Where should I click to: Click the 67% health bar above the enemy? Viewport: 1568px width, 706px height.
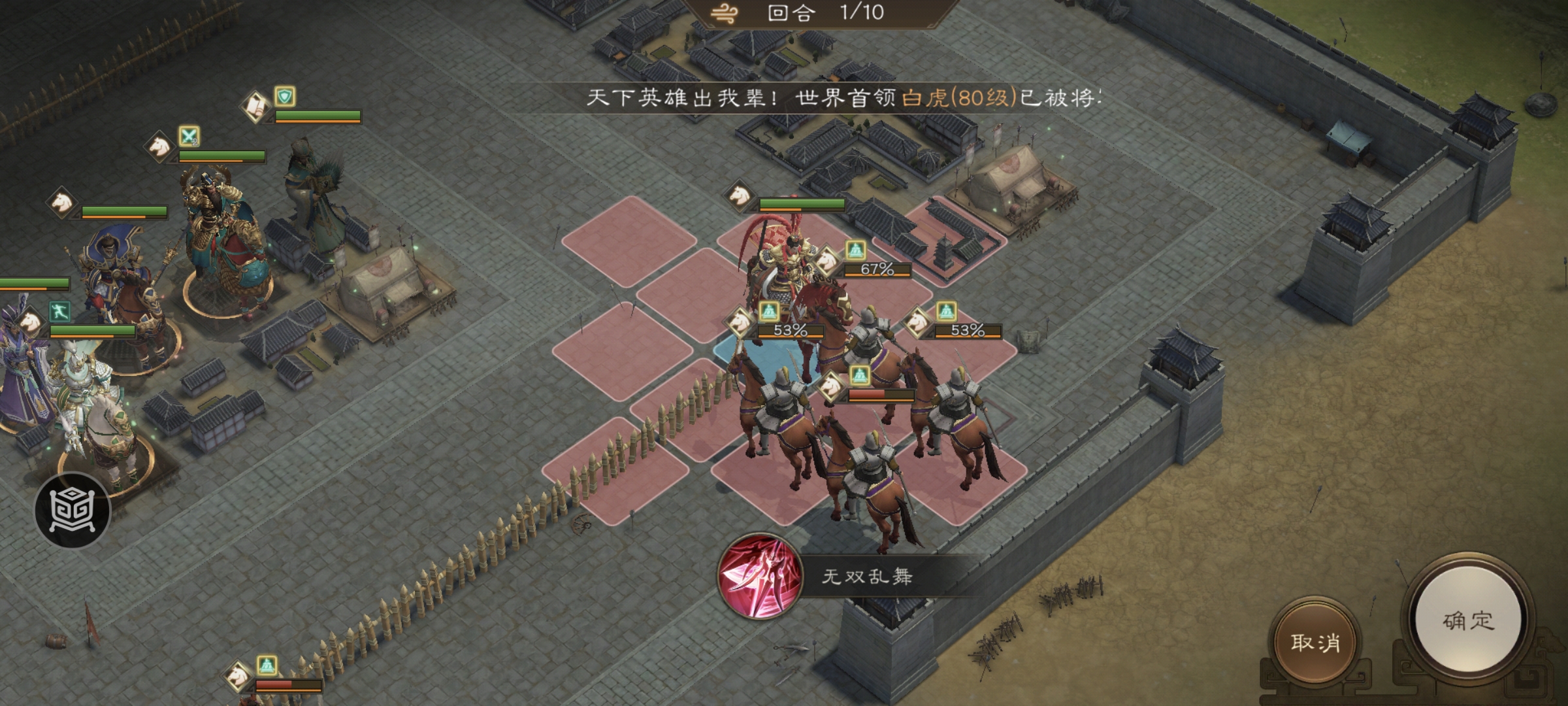point(877,271)
